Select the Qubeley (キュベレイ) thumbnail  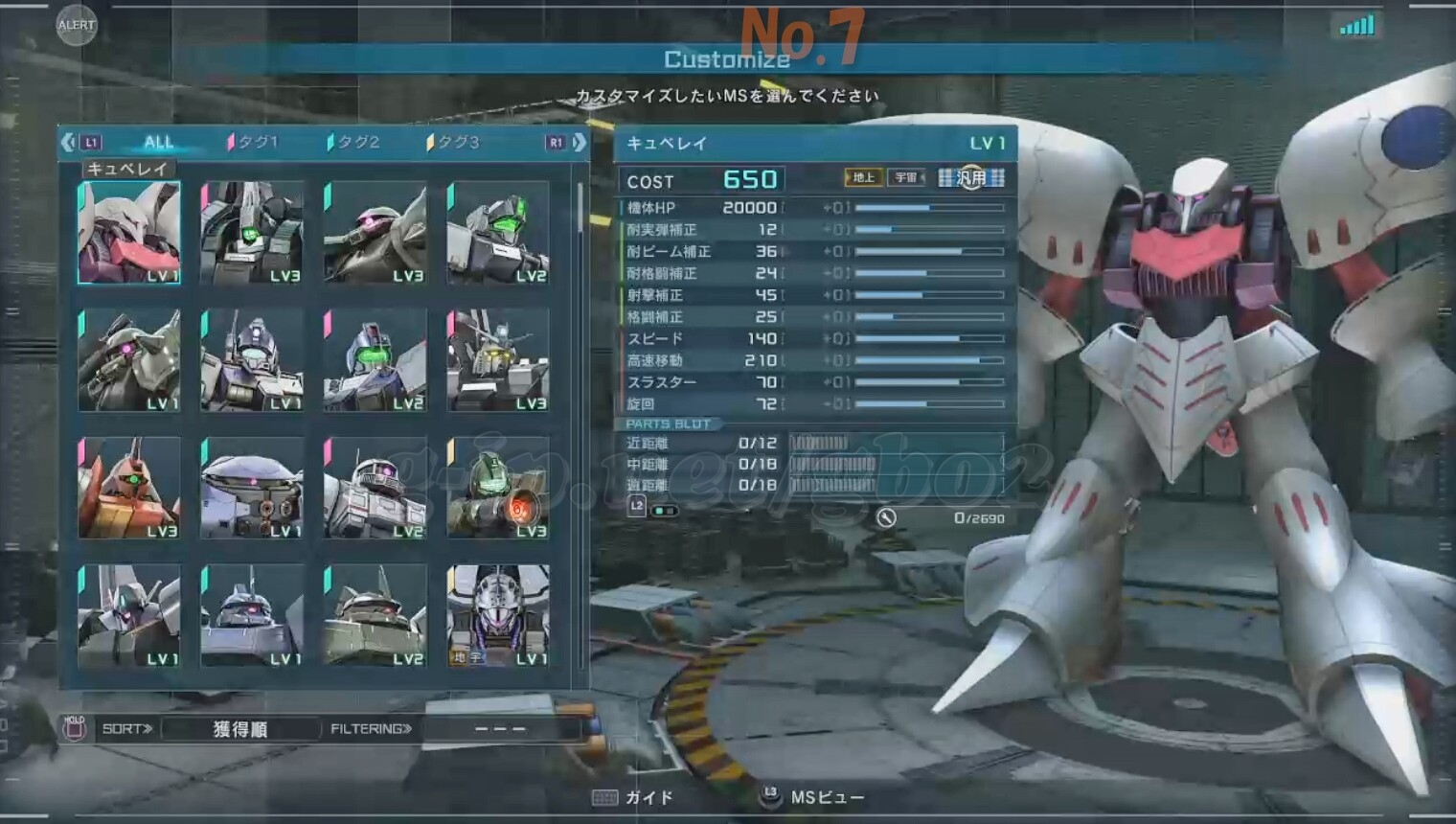click(x=129, y=233)
